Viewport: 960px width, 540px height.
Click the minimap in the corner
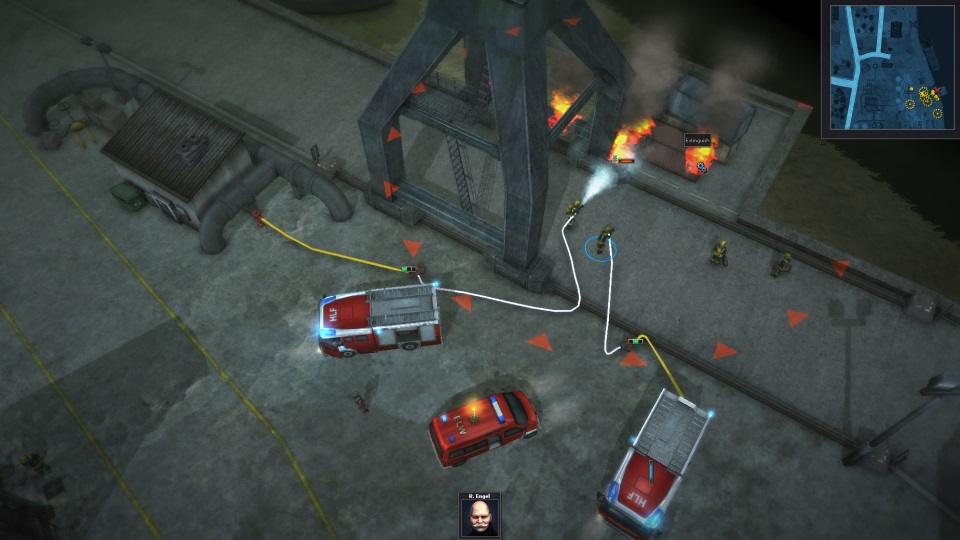pos(889,70)
